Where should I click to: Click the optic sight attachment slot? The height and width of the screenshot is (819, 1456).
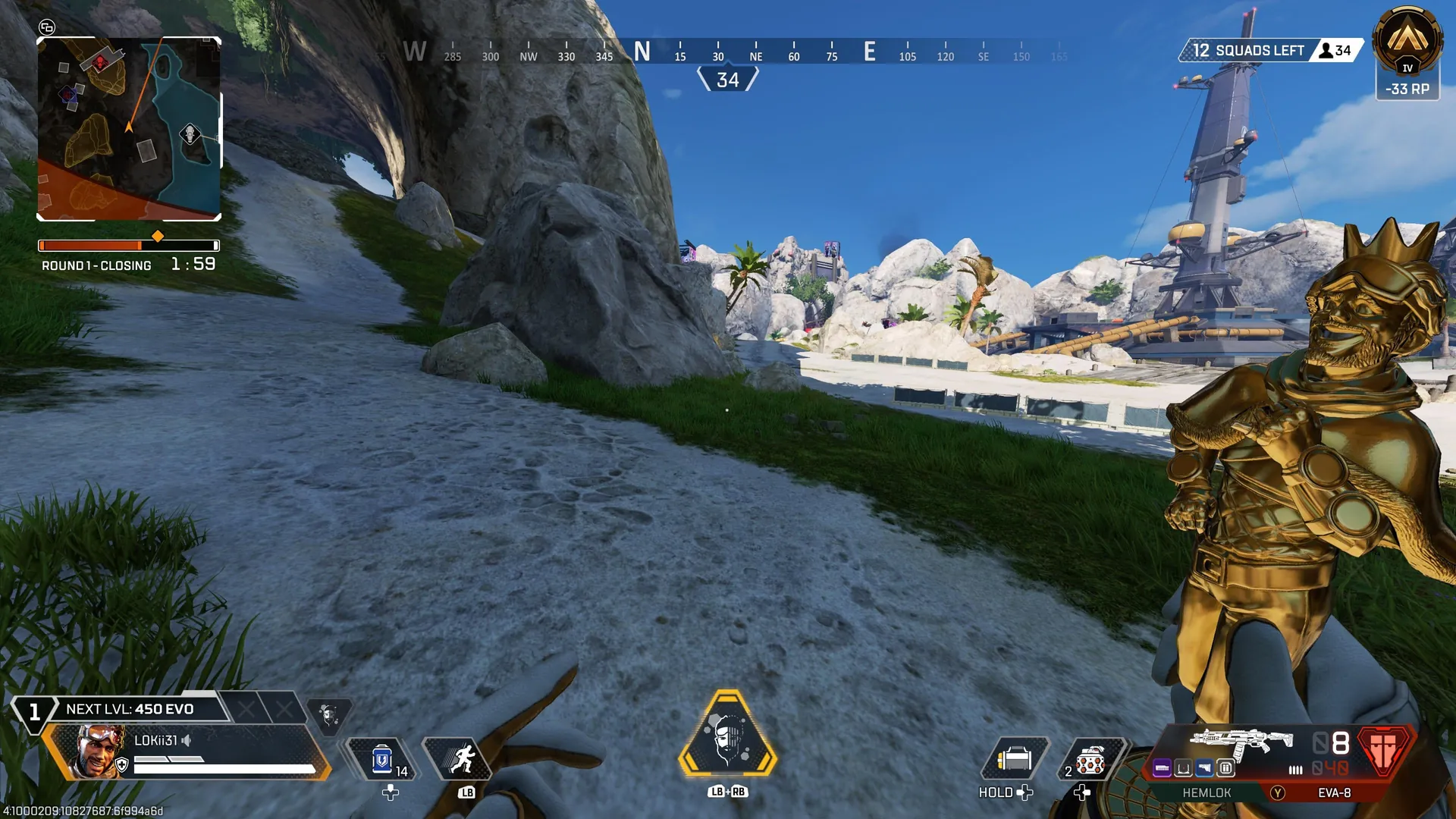coord(1183,769)
